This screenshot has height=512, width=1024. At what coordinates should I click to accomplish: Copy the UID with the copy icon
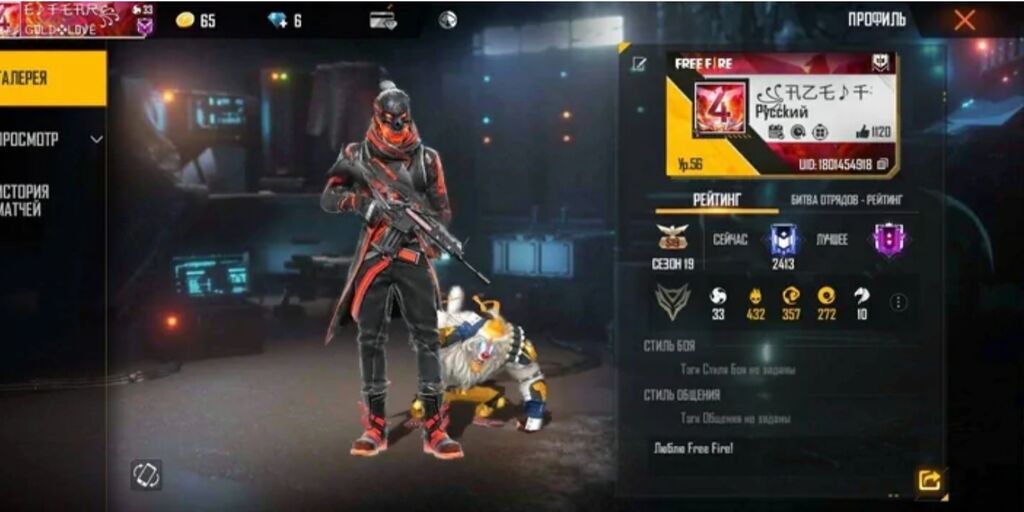coord(882,164)
